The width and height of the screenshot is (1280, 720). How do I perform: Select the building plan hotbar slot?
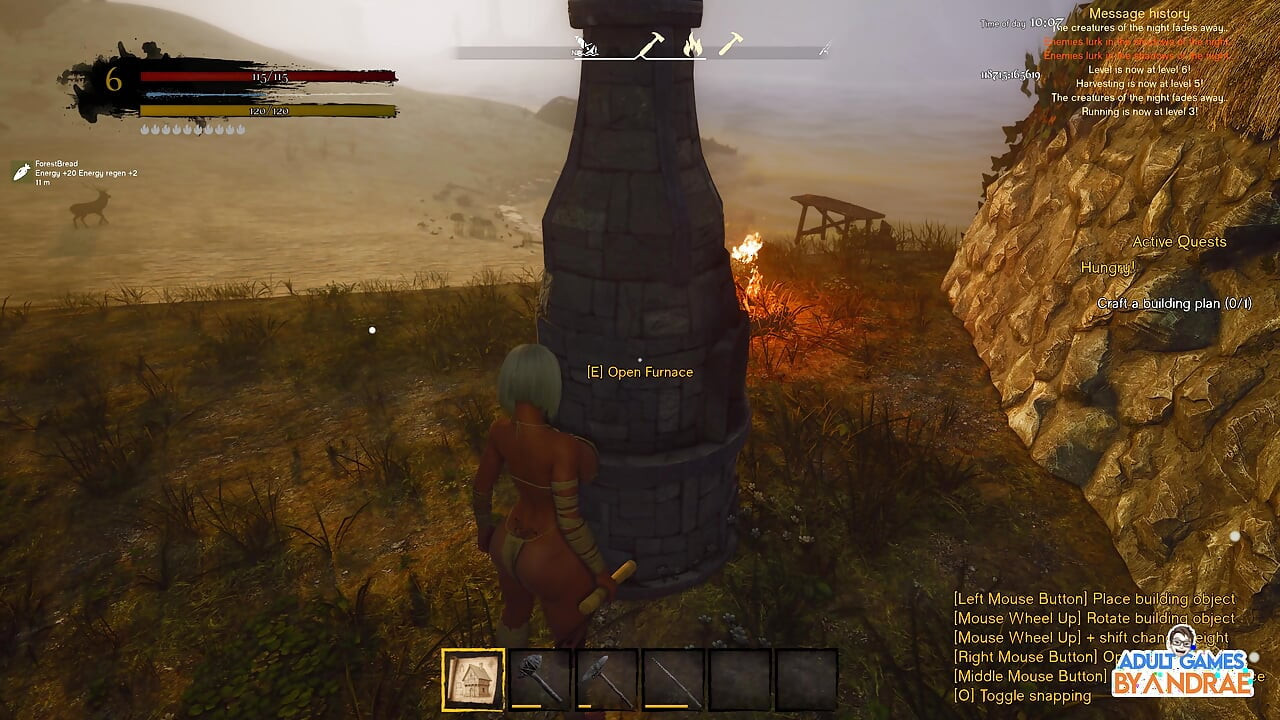tap(474, 679)
